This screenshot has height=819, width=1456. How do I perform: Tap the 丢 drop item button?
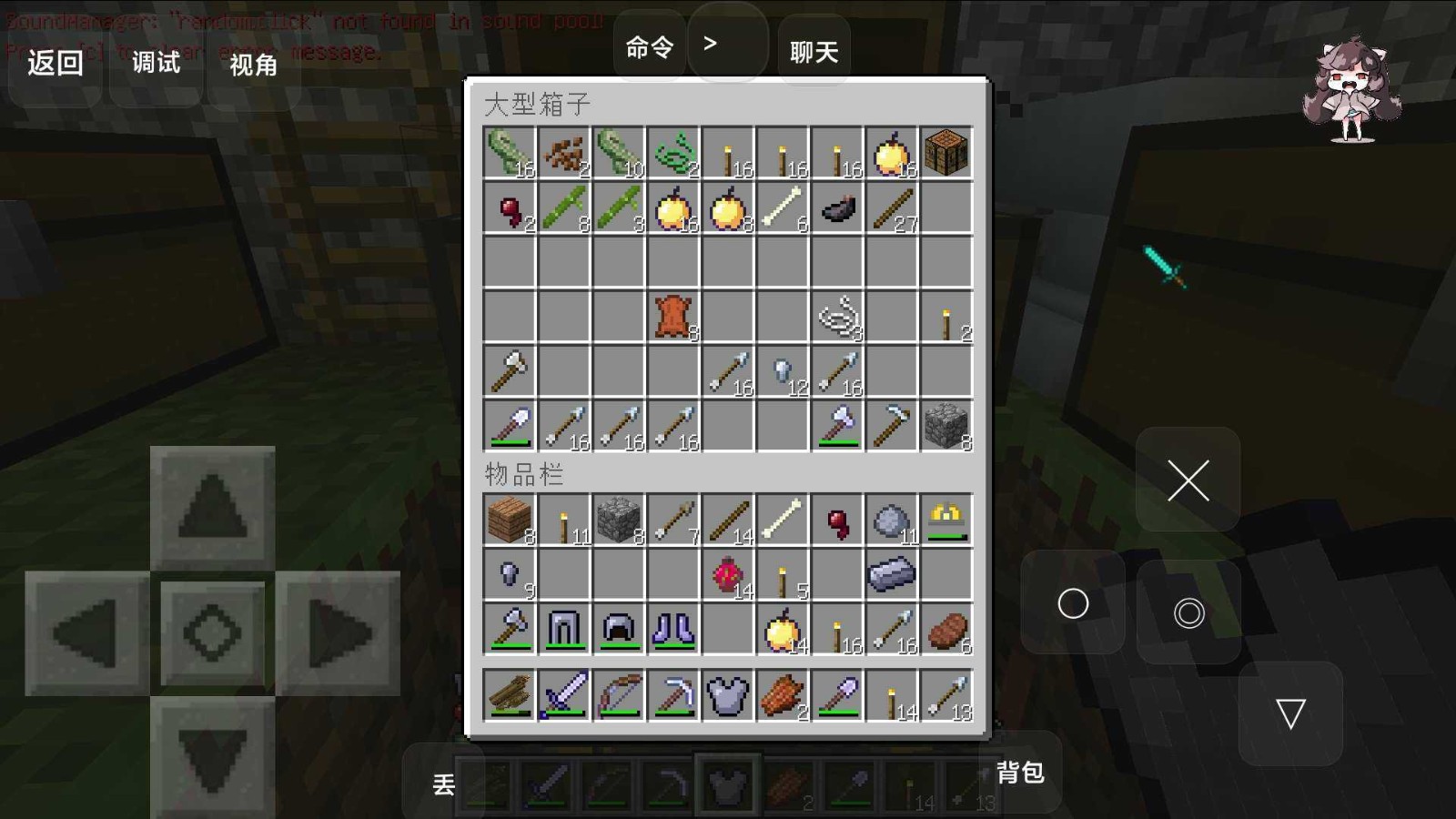point(443,784)
